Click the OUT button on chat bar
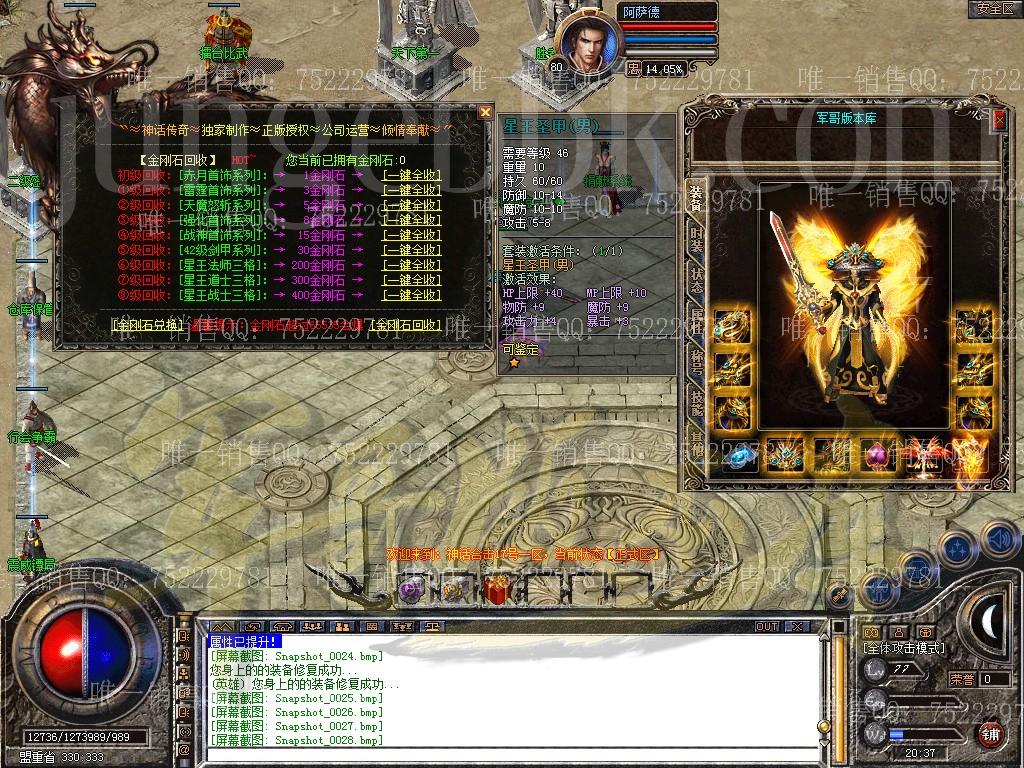 pos(767,626)
